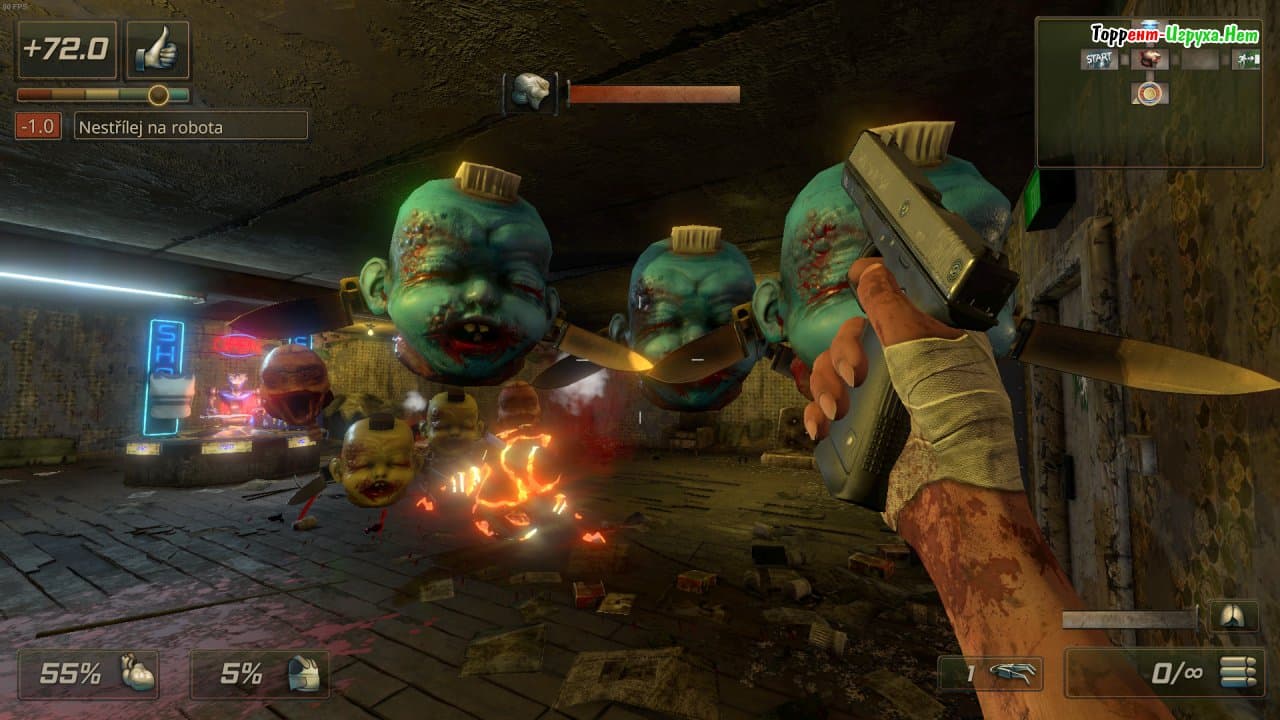Click the flexing arm health icon
Image resolution: width=1280 pixels, height=720 pixels.
click(137, 673)
